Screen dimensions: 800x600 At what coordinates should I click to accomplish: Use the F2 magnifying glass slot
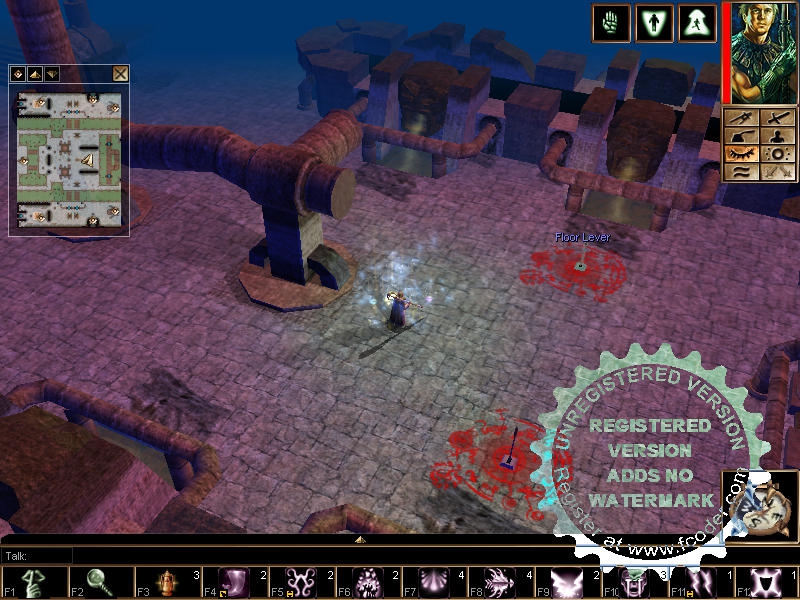99,582
